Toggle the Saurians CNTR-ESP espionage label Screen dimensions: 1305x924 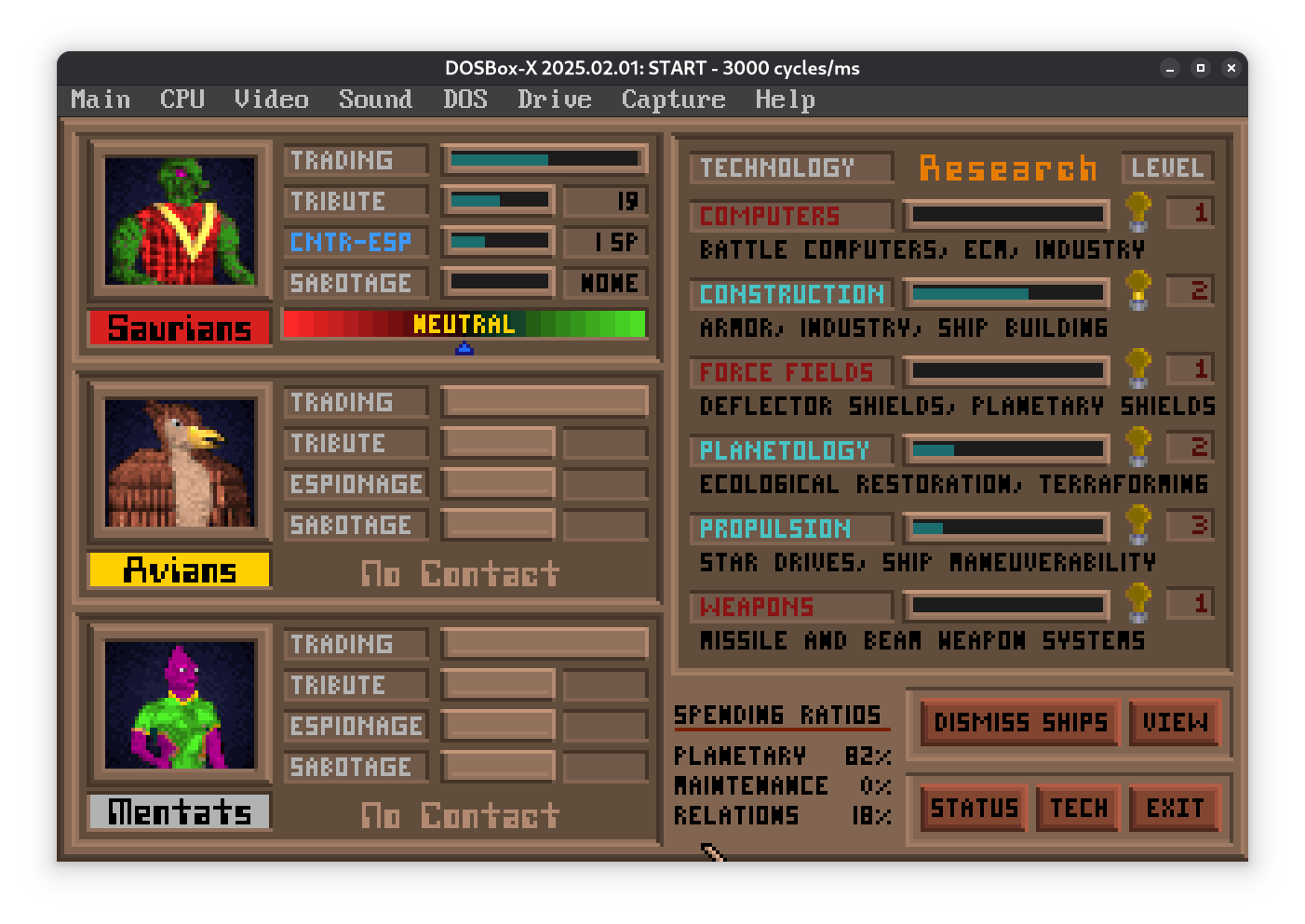click(352, 242)
